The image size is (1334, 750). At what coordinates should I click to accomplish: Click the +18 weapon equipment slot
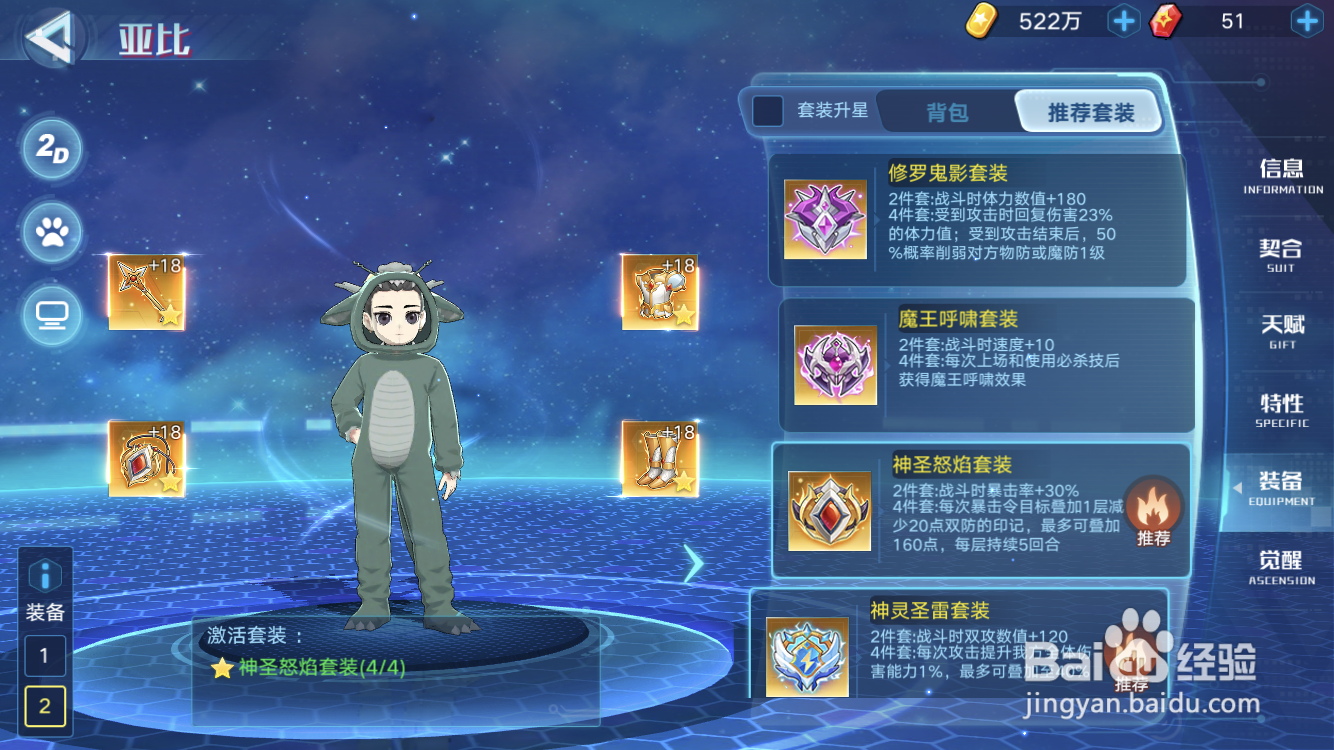coord(146,292)
